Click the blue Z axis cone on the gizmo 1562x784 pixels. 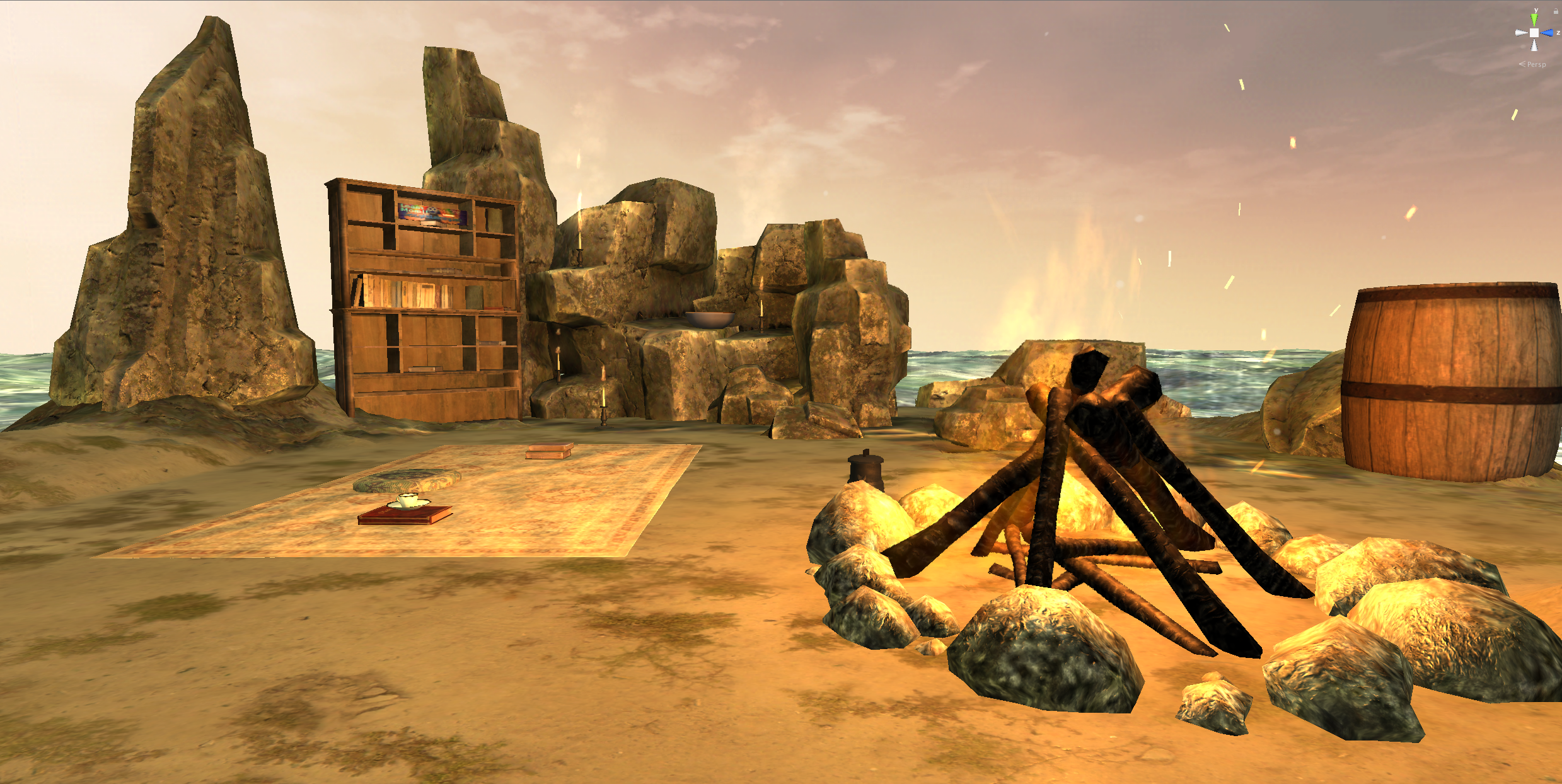pyautogui.click(x=1548, y=33)
